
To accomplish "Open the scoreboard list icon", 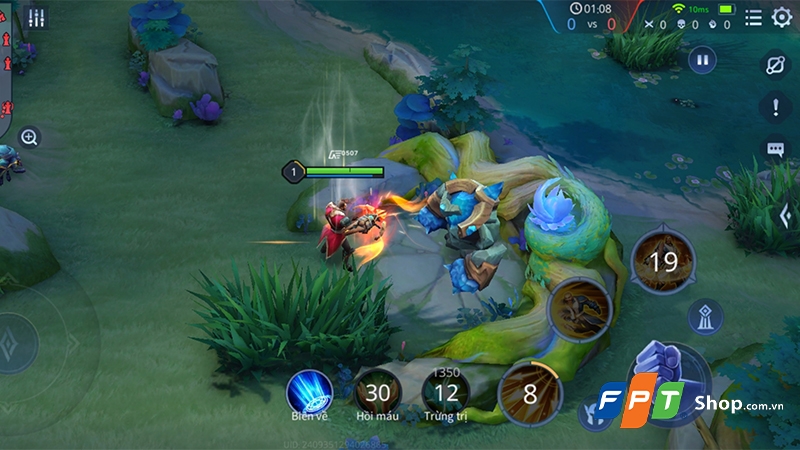I will pyautogui.click(x=753, y=17).
